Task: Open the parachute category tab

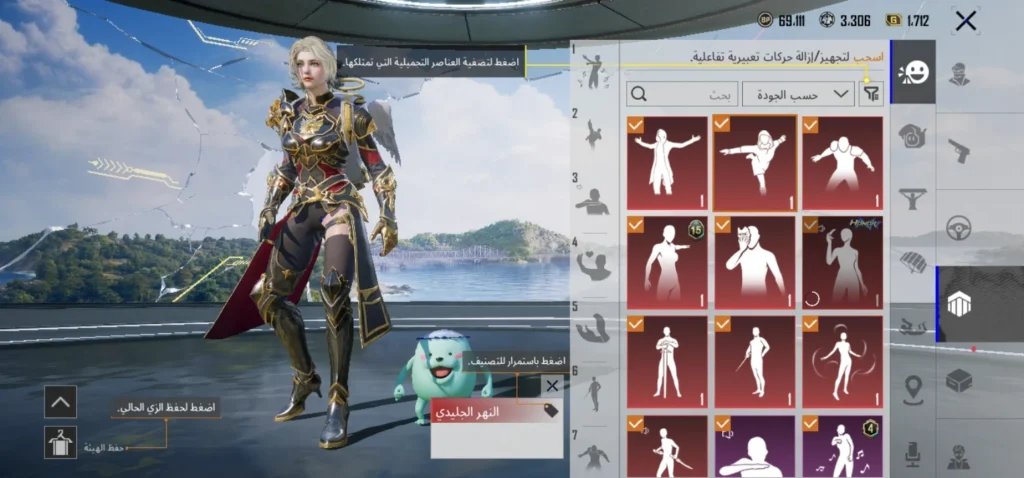Action: (913, 262)
